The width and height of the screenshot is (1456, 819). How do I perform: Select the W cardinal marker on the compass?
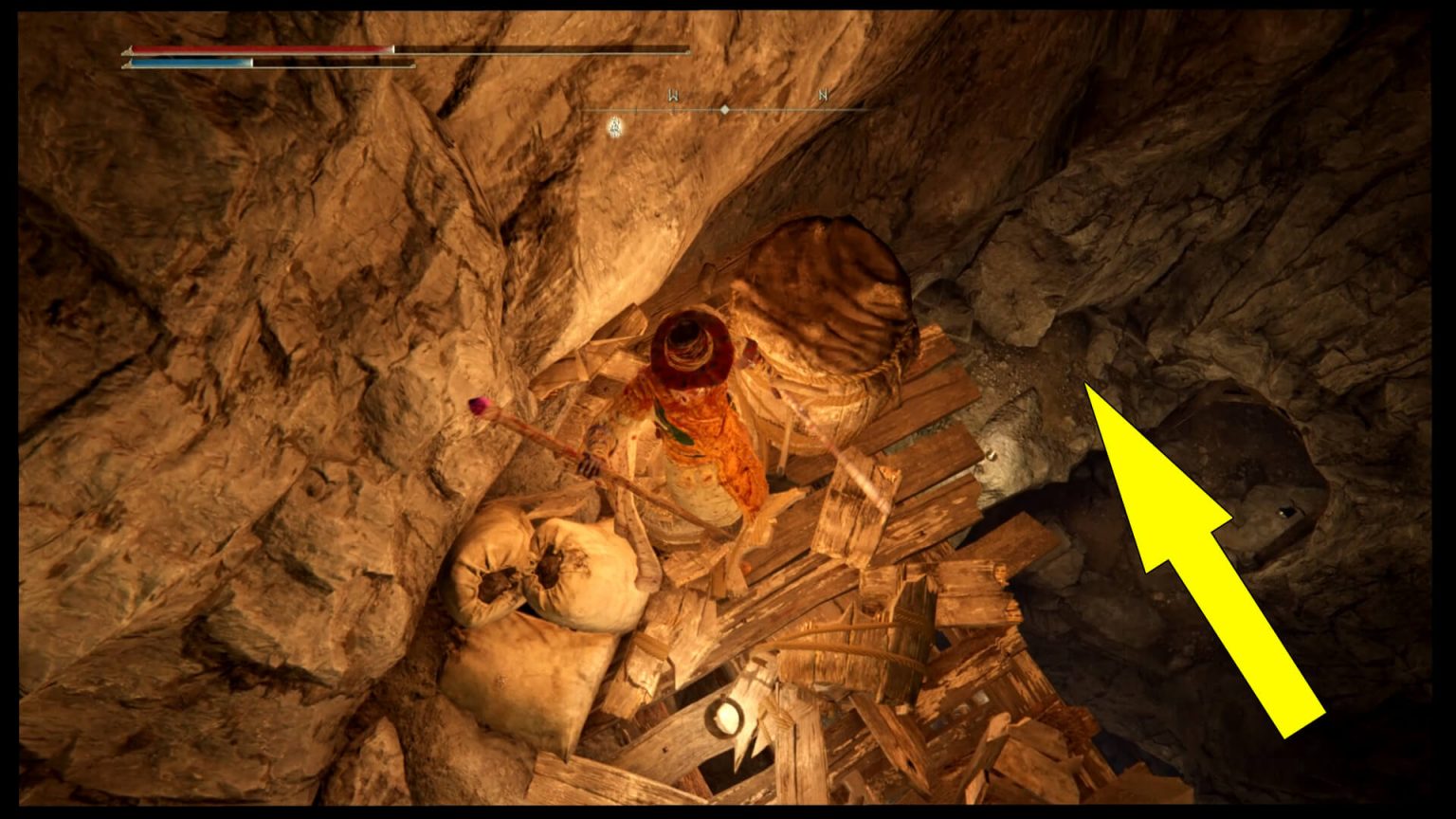(x=673, y=94)
